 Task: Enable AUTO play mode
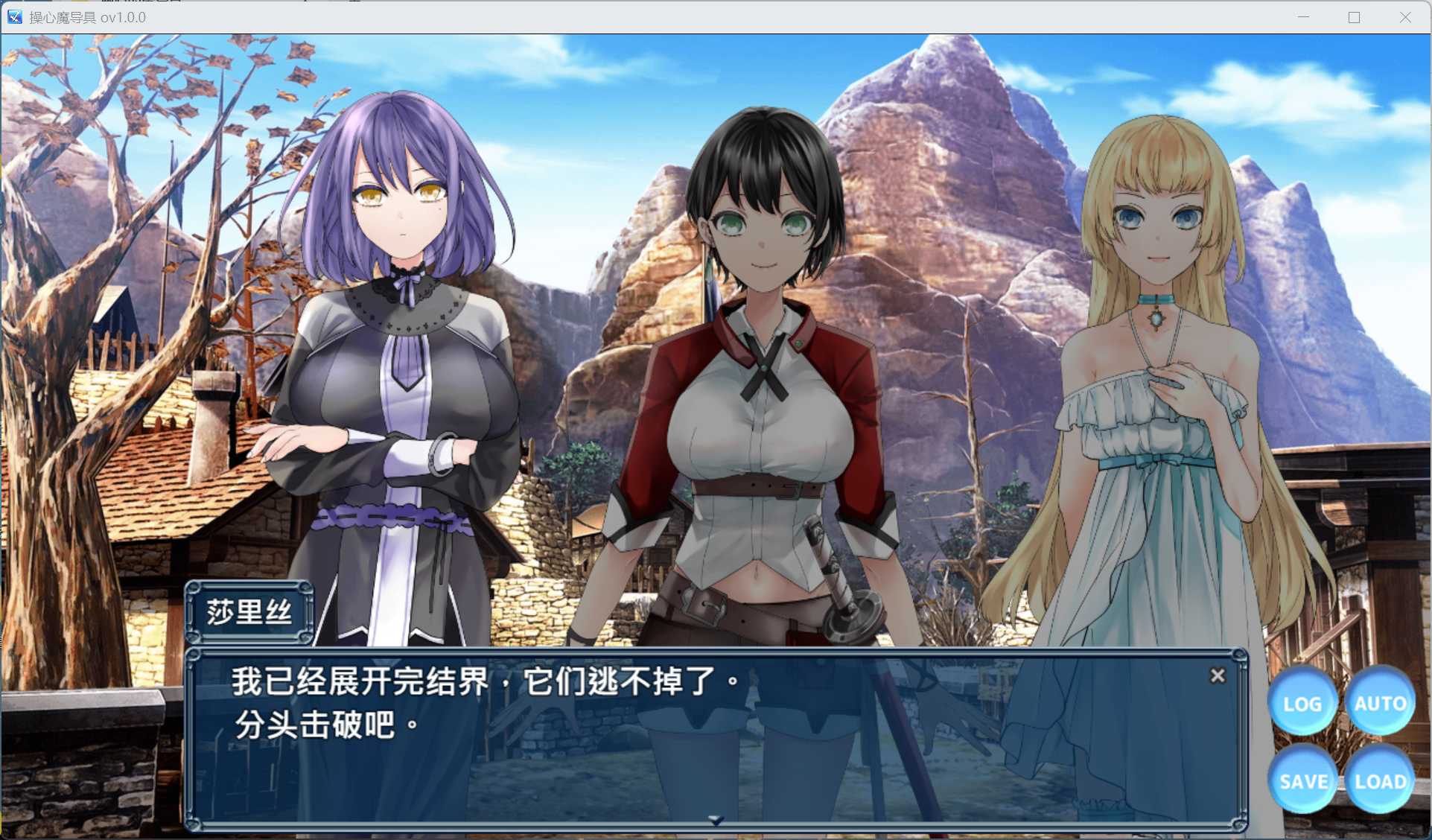[x=1381, y=702]
